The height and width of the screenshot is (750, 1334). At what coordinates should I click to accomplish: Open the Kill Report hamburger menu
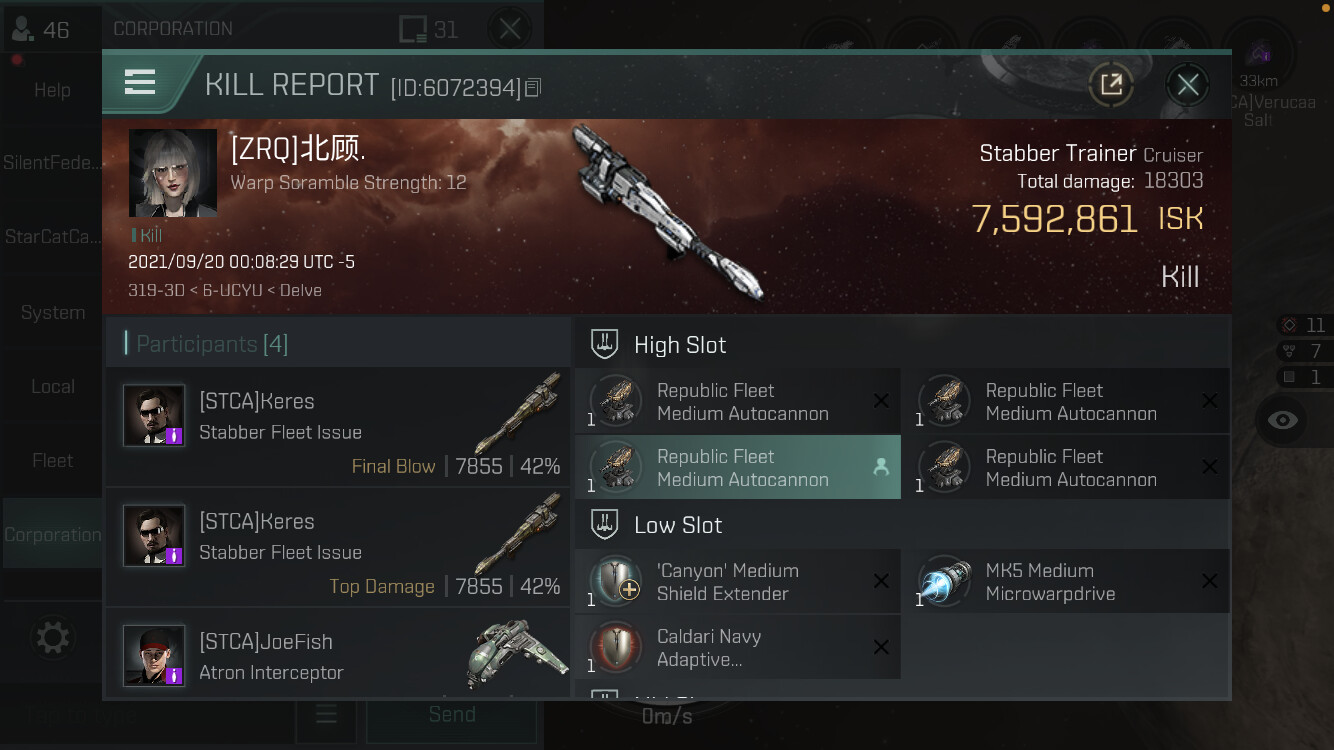(140, 83)
